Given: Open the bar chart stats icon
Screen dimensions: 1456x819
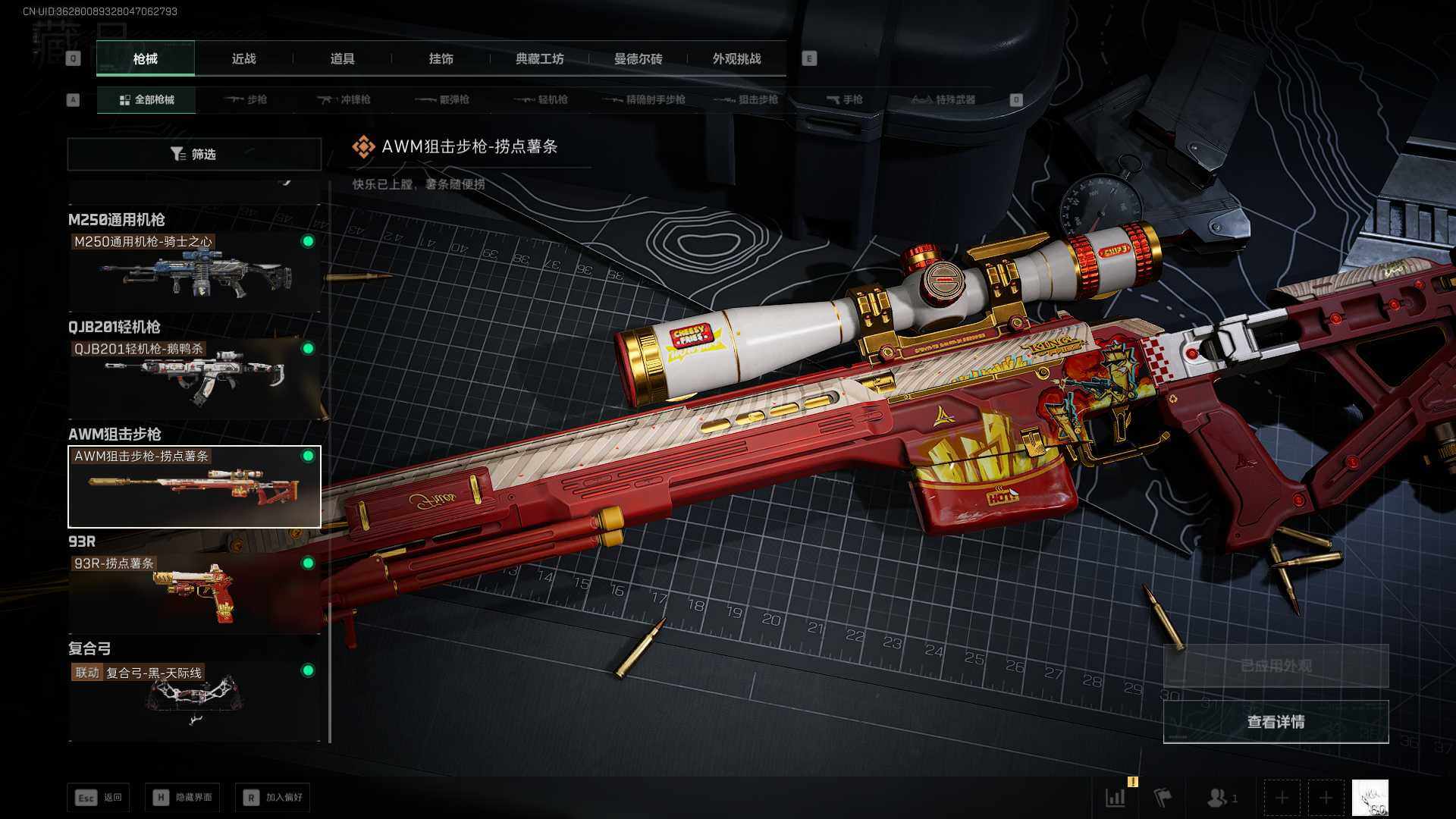Looking at the screenshot, I should click(1116, 797).
